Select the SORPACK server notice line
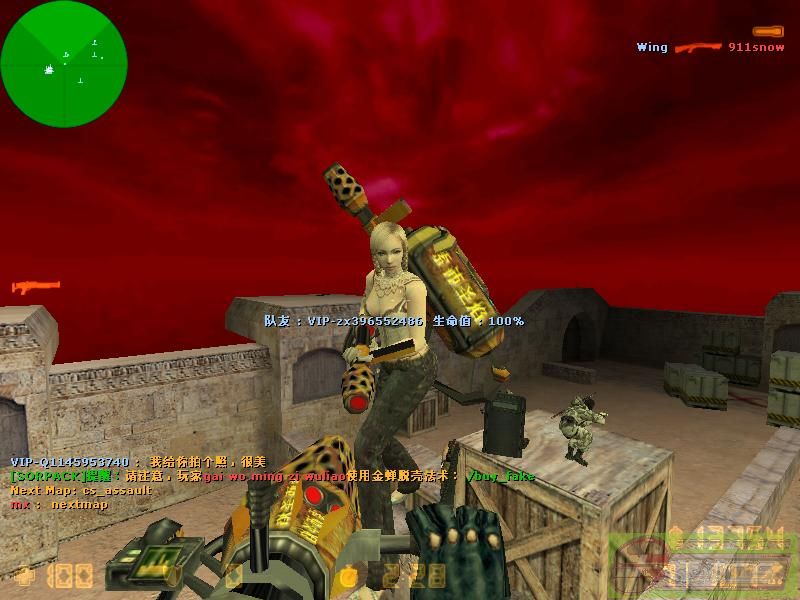This screenshot has width=800, height=600. pos(272,476)
